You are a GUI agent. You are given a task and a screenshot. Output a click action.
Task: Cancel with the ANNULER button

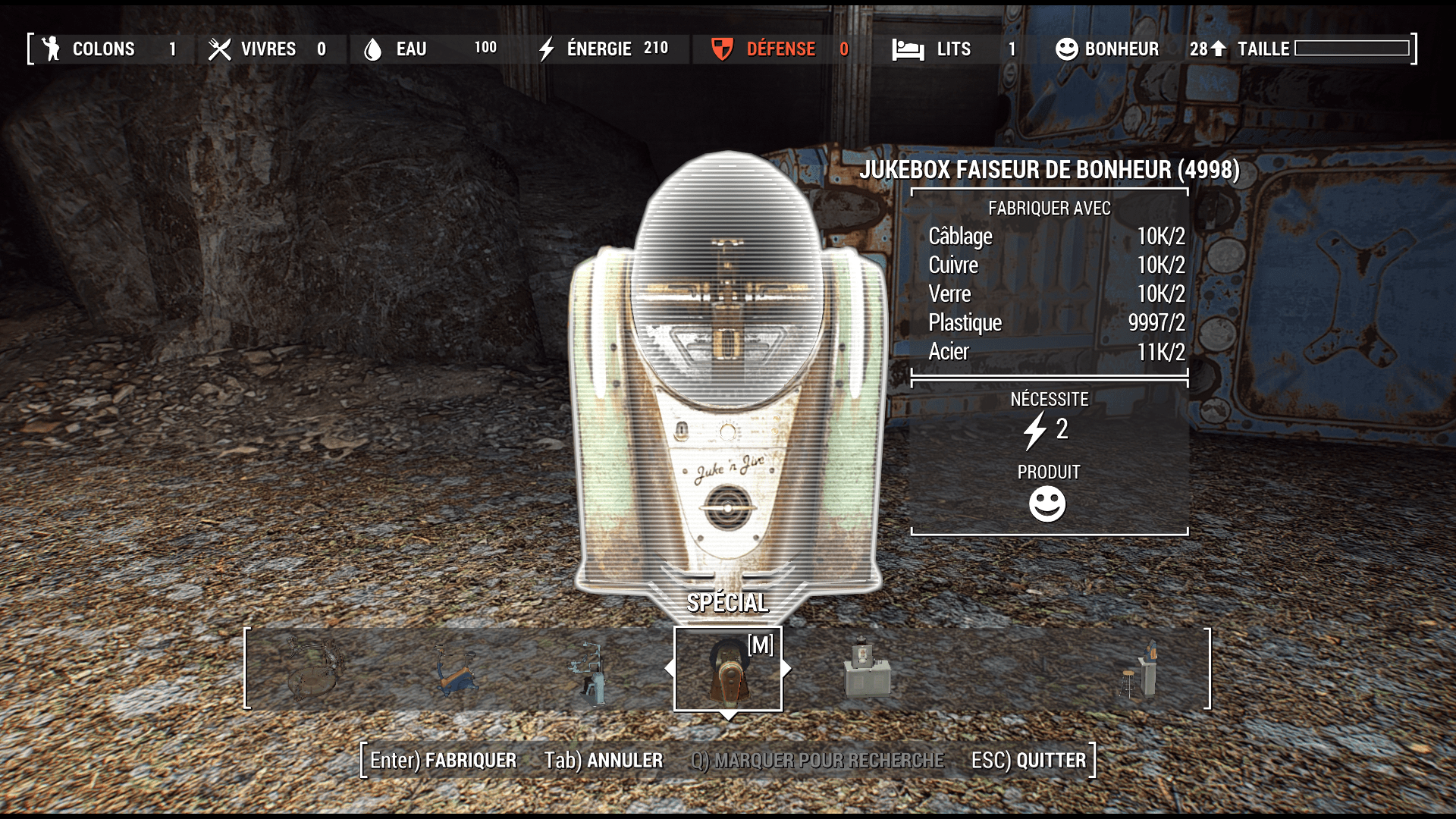(x=604, y=760)
